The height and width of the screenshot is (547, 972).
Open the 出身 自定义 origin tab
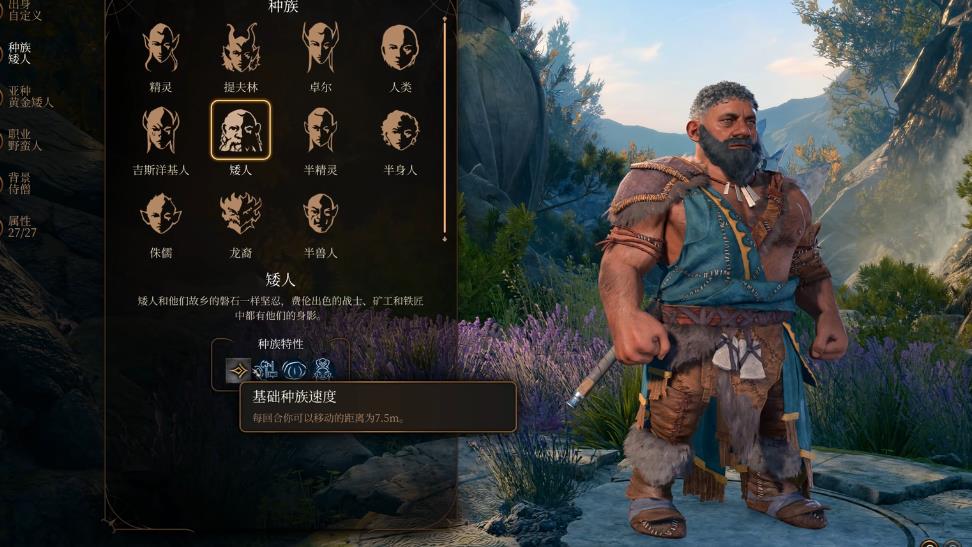(22, 10)
